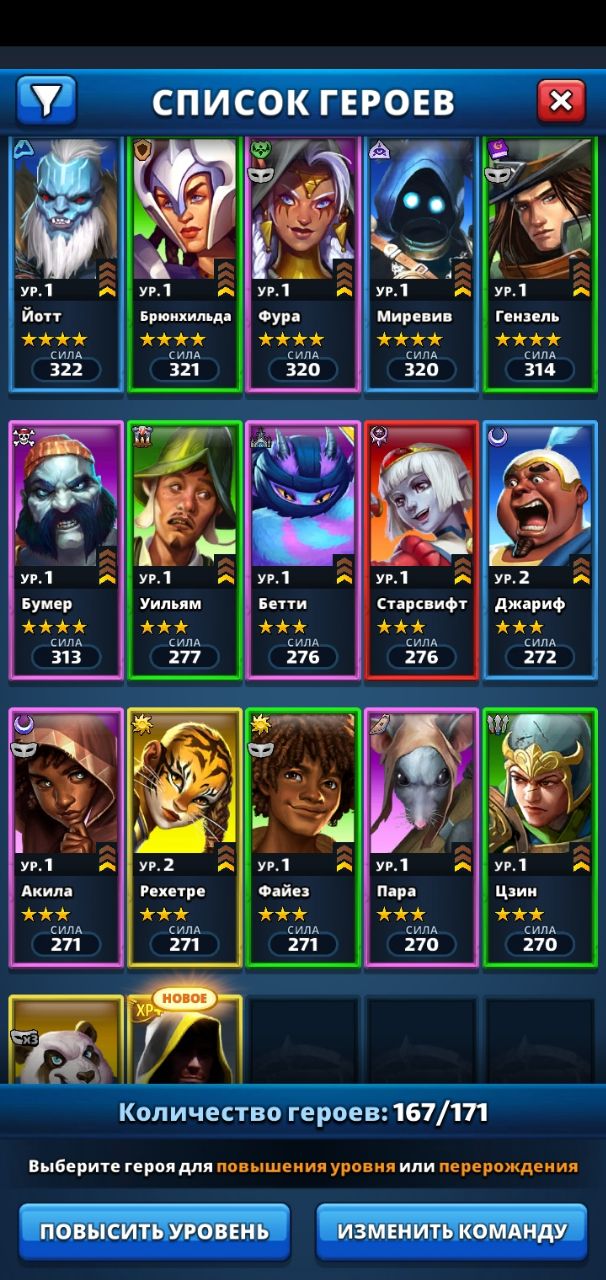Image resolution: width=606 pixels, height=1280 pixels.
Task: Close the hero list window
Action: [x=561, y=100]
